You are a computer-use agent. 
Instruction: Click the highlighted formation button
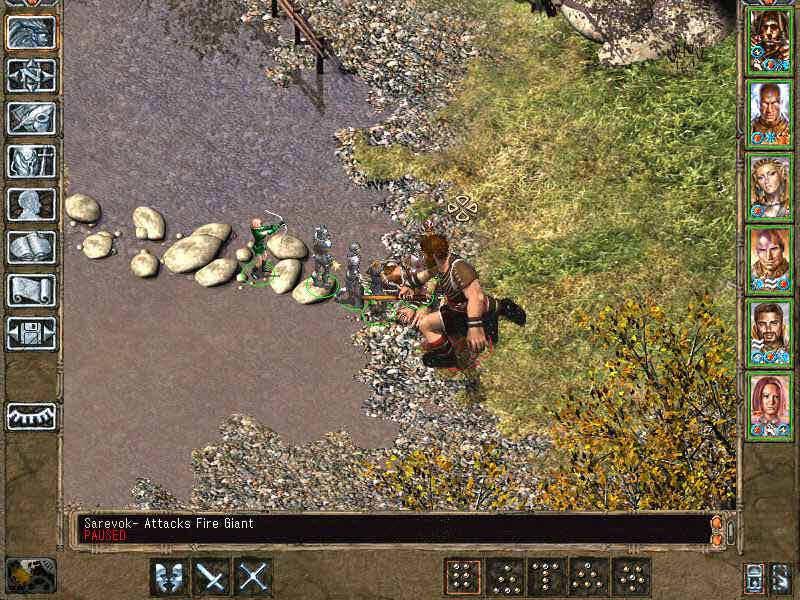463,577
